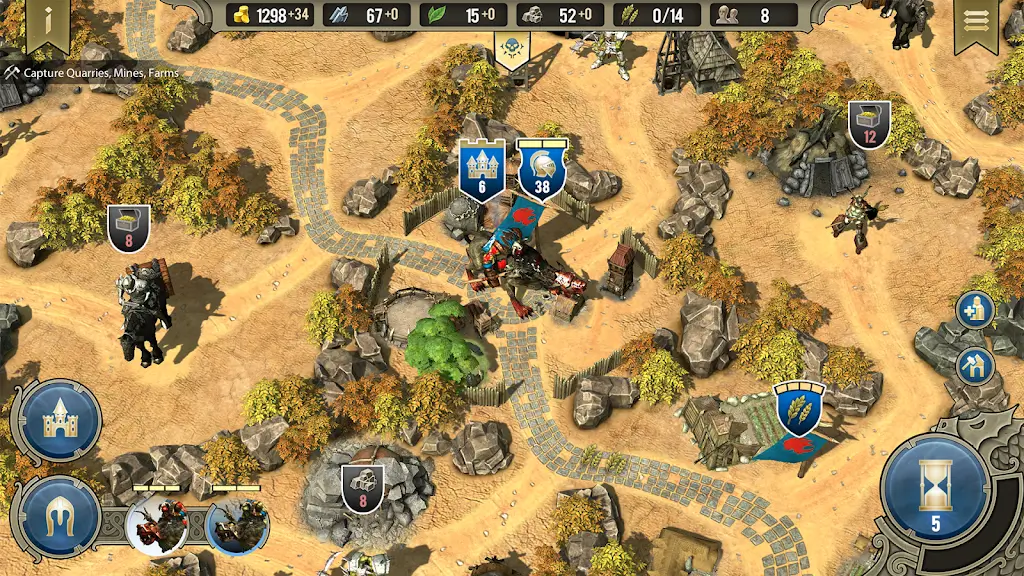Screen dimensions: 1024x576
Task: Tap the build structure hammer button
Action: pyautogui.click(x=973, y=366)
